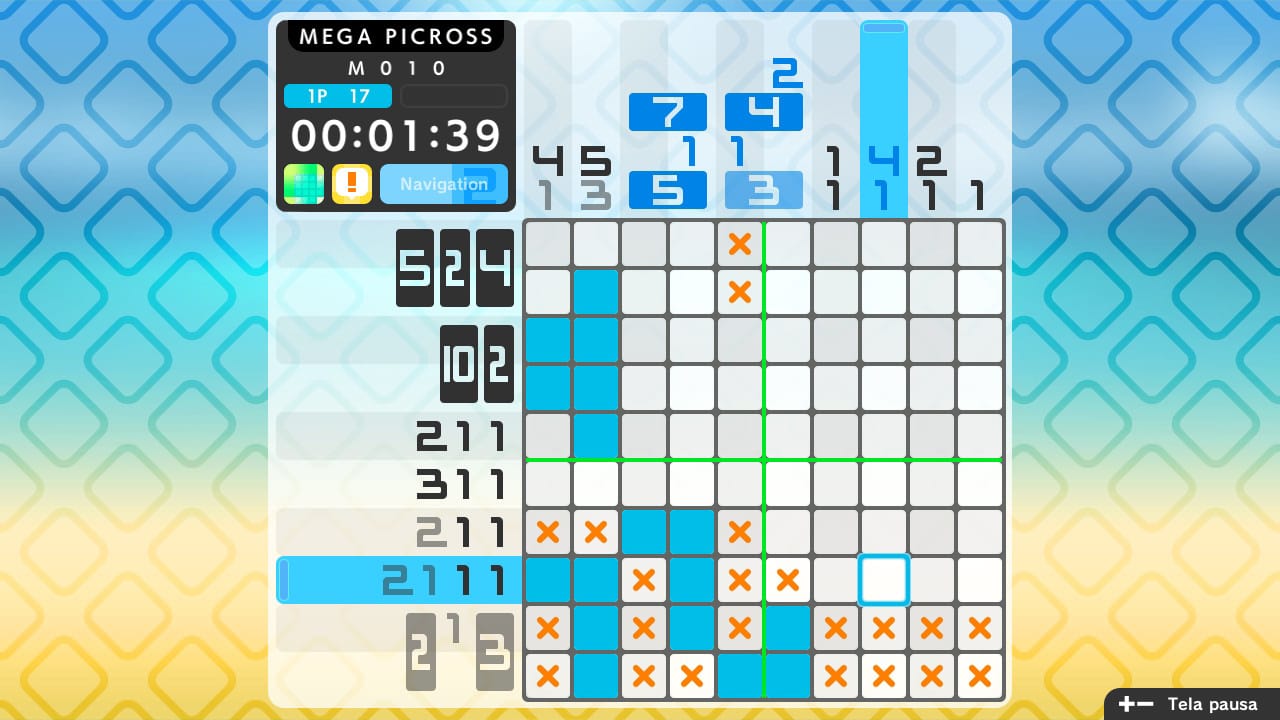Click the "5 2 4" row clue
The image size is (1280, 720).
(455, 268)
